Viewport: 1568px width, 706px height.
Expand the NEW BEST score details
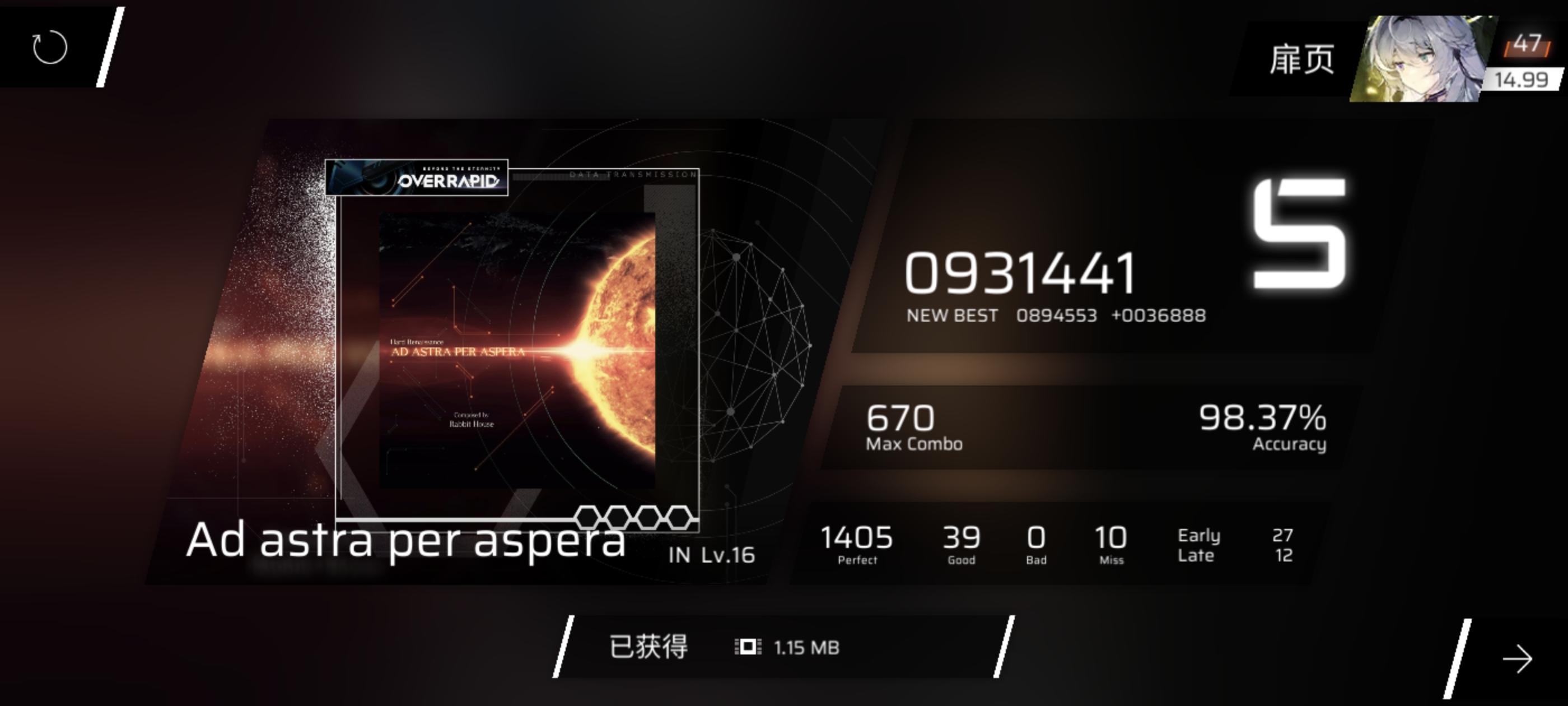(1059, 315)
